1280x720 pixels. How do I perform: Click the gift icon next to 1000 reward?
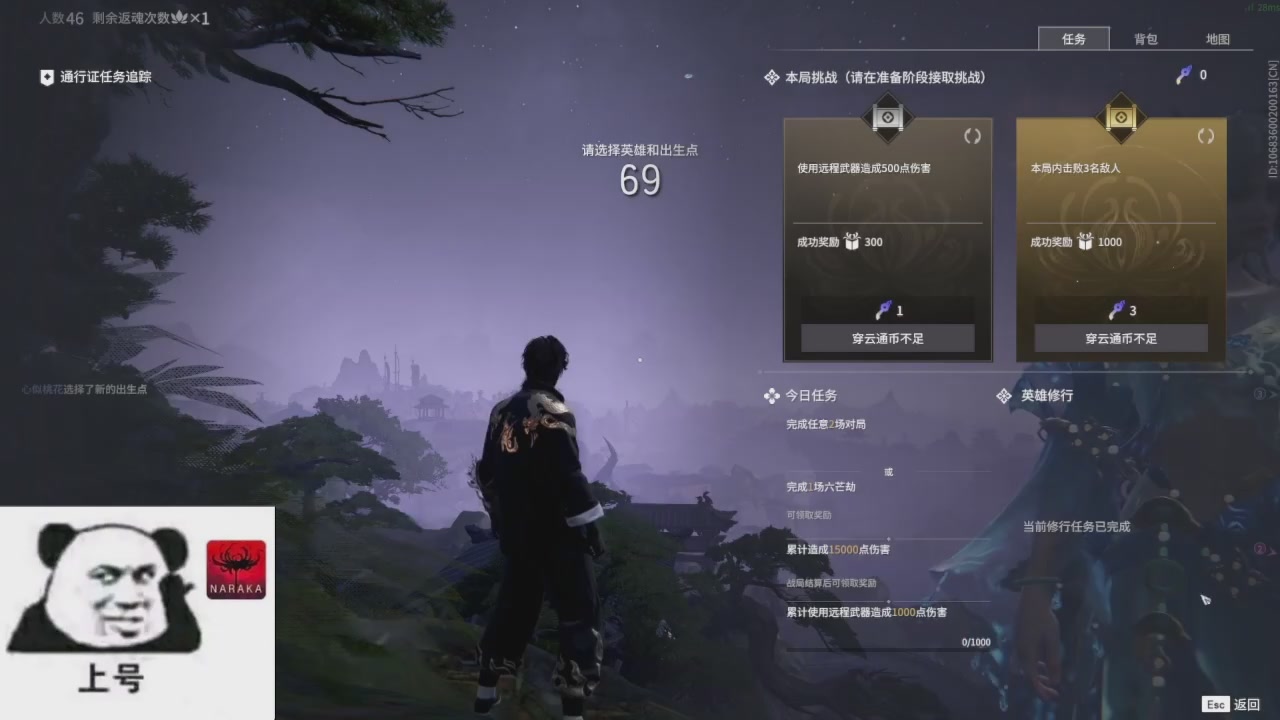[x=1087, y=241]
